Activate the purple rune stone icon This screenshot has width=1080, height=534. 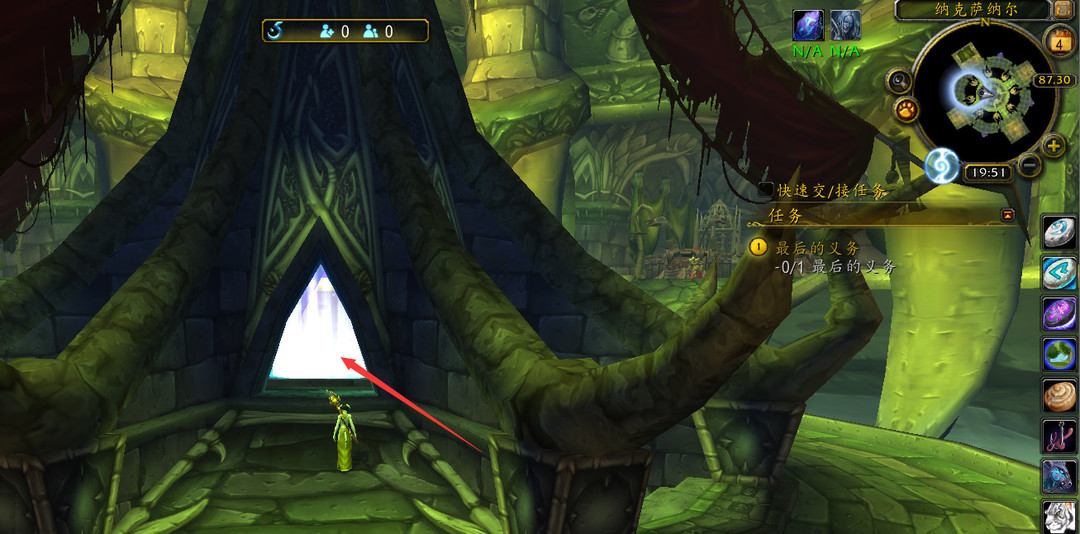(1060, 313)
